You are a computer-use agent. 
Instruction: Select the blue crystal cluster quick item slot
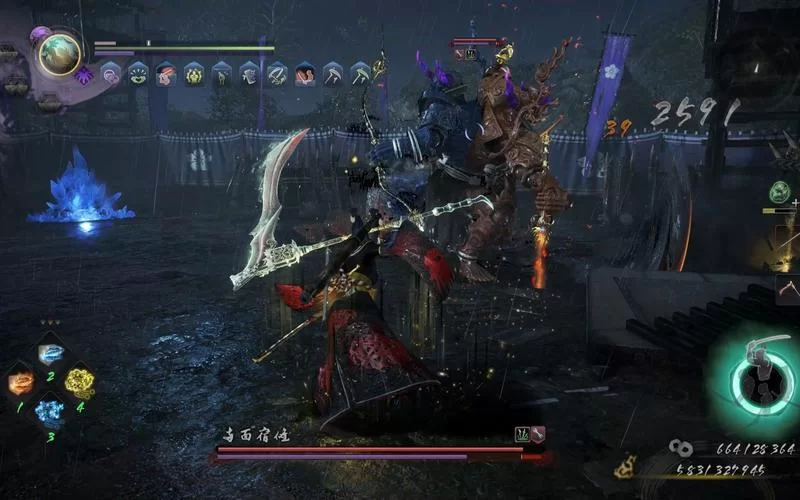(49, 410)
